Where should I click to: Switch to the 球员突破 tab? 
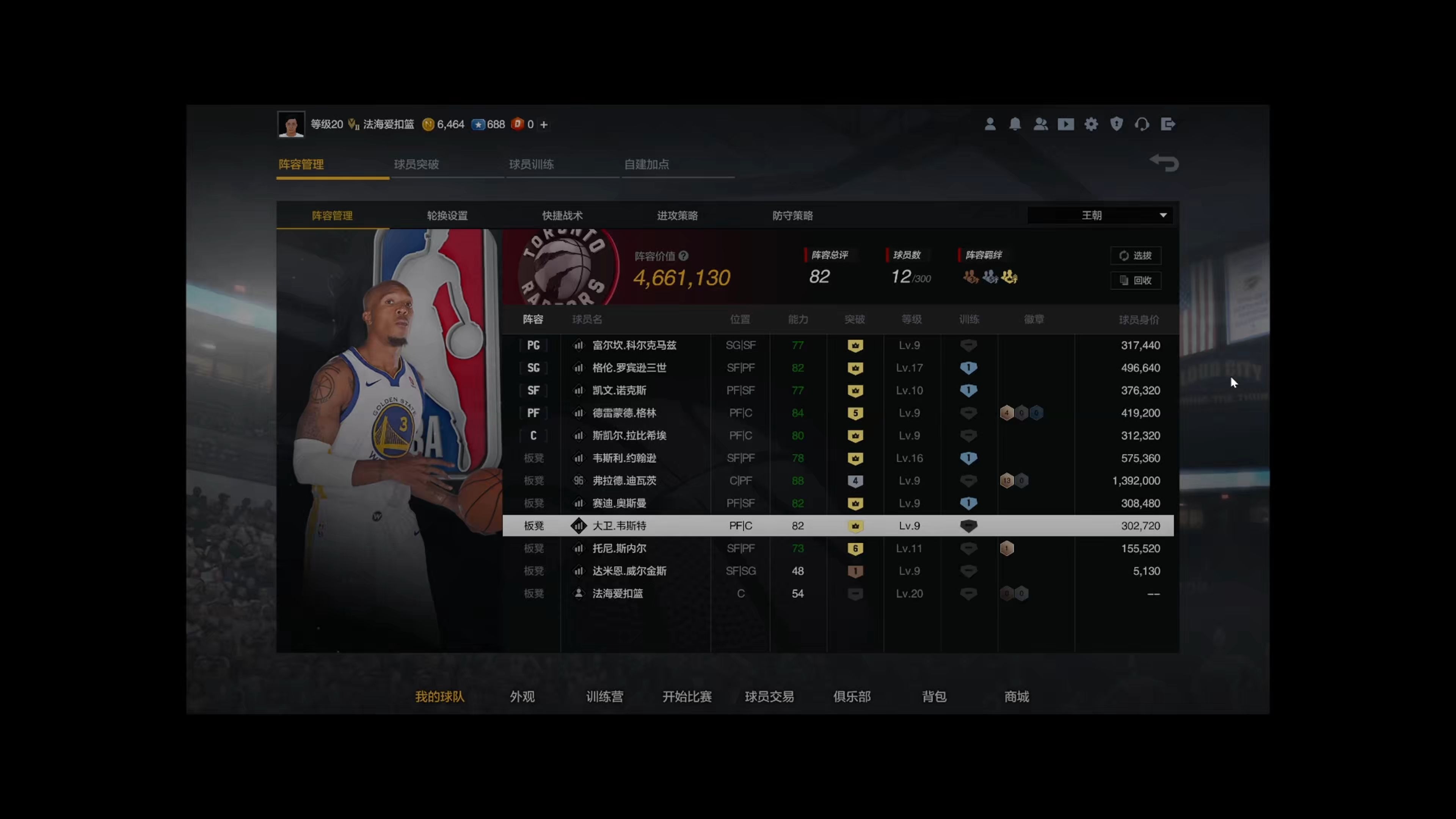[x=417, y=165]
